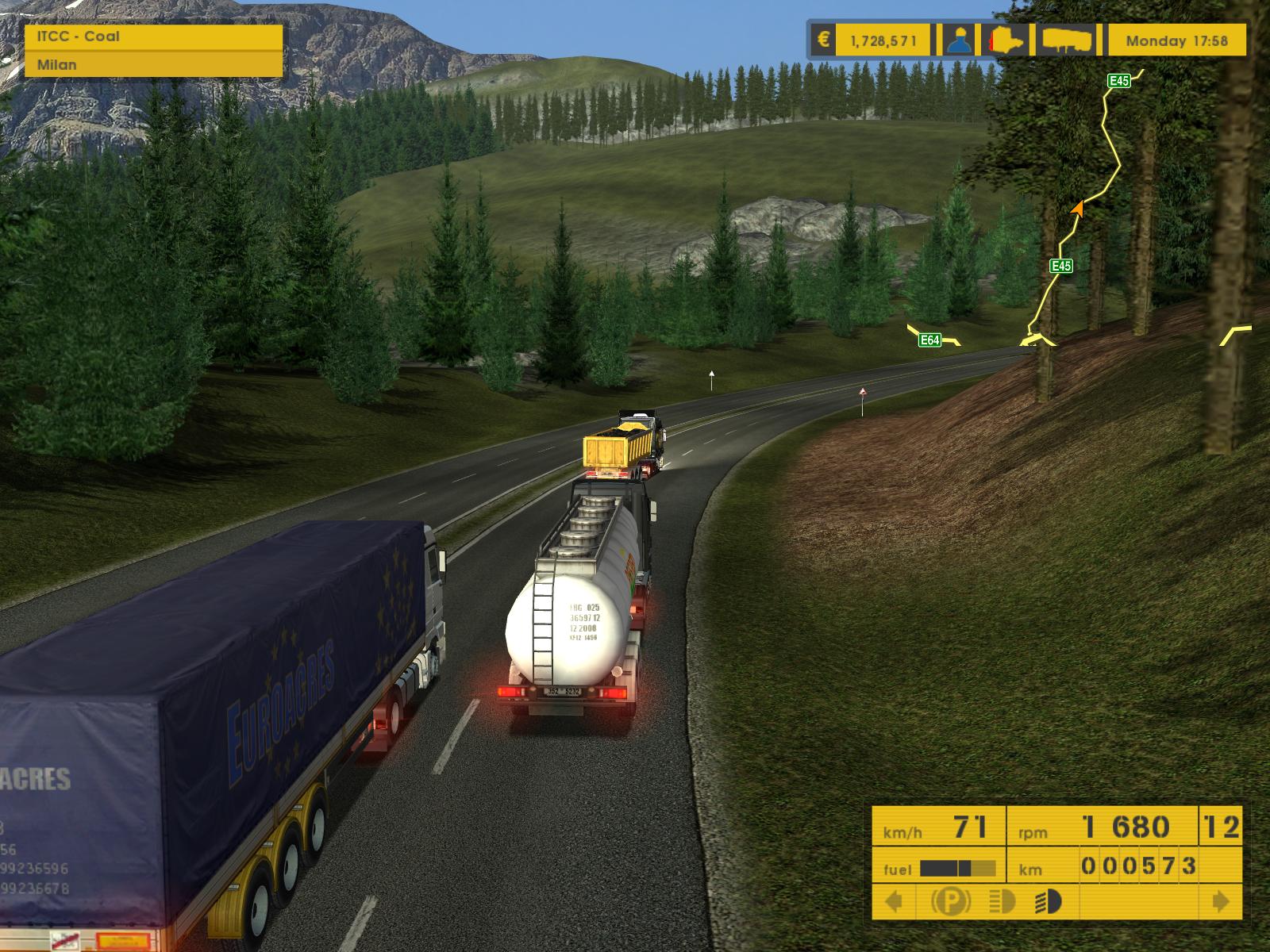1270x952 pixels.
Task: Toggle the left turn signal arrow
Action: 895,901
